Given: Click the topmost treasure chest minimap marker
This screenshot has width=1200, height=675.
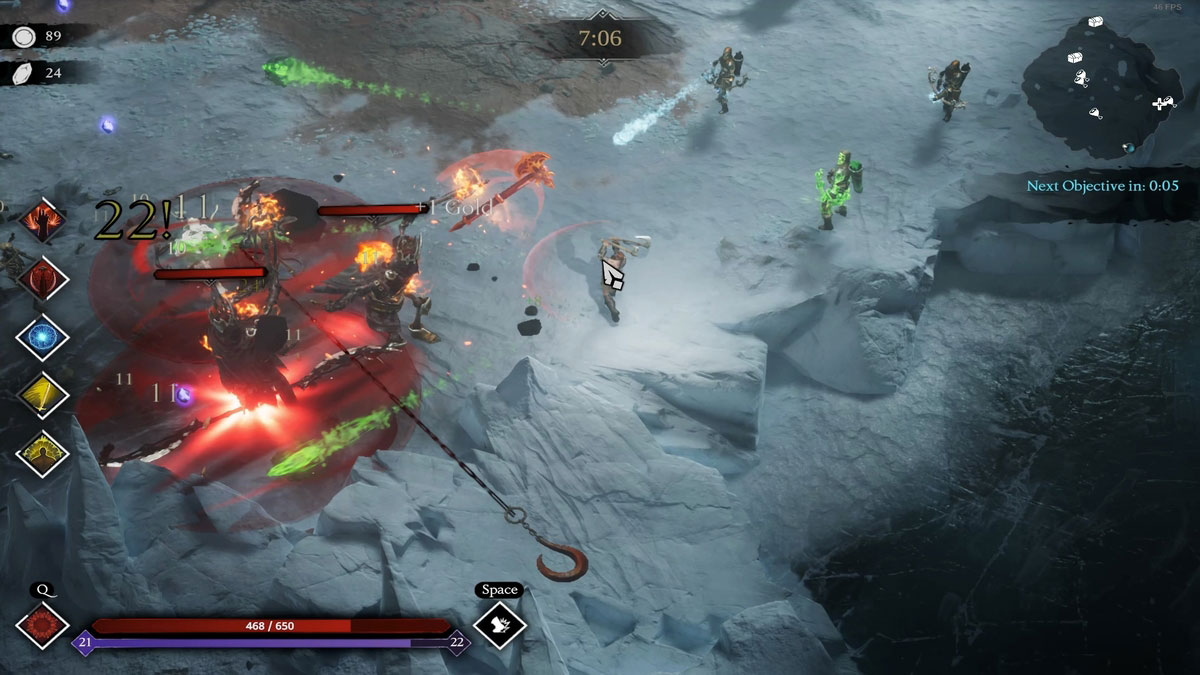Looking at the screenshot, I should 1096,23.
